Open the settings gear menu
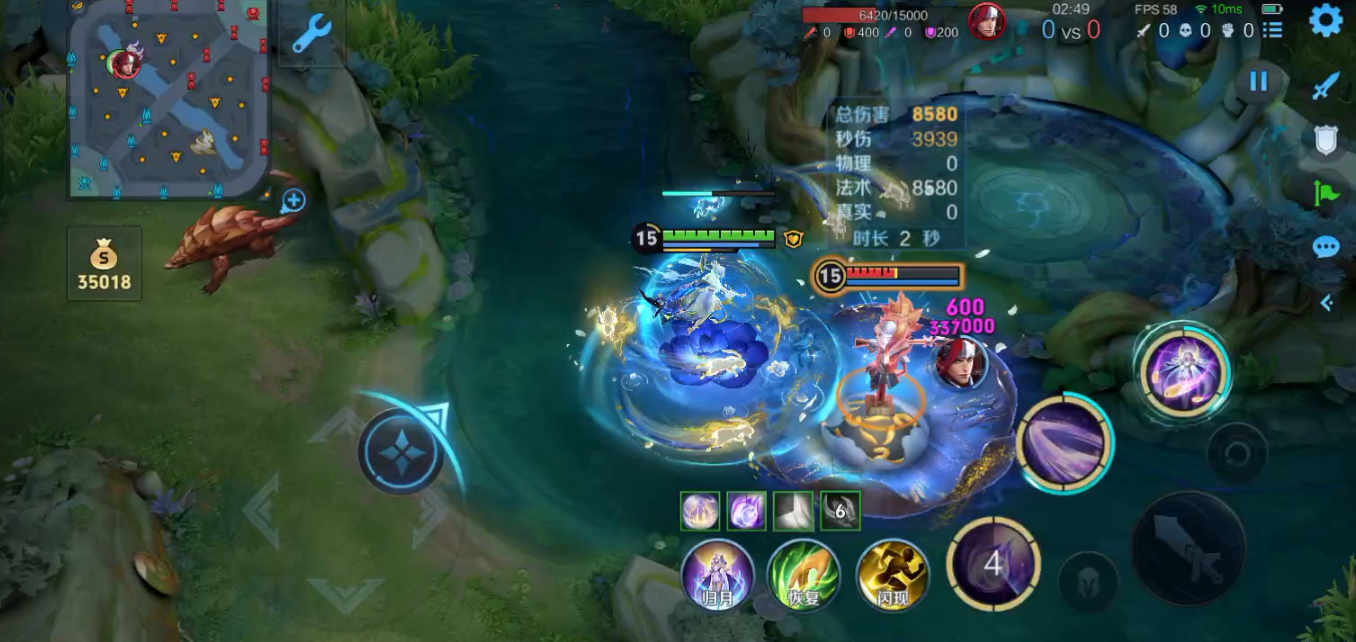This screenshot has height=642, width=1356. (1326, 20)
